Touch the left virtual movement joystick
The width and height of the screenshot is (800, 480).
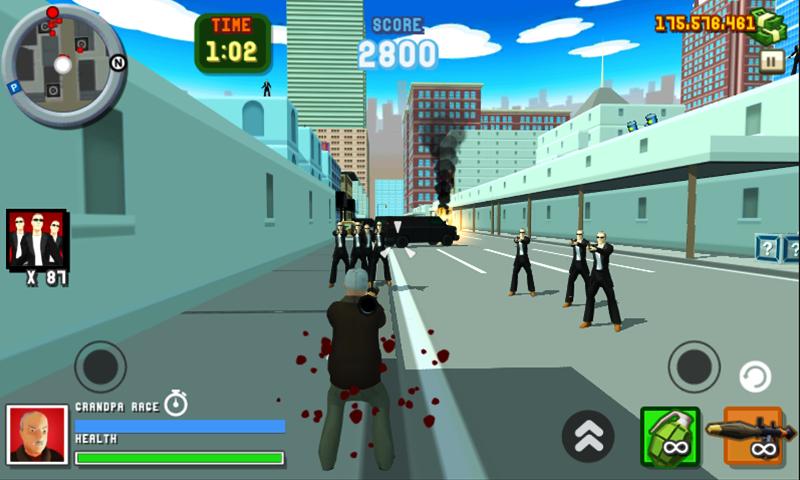100,367
